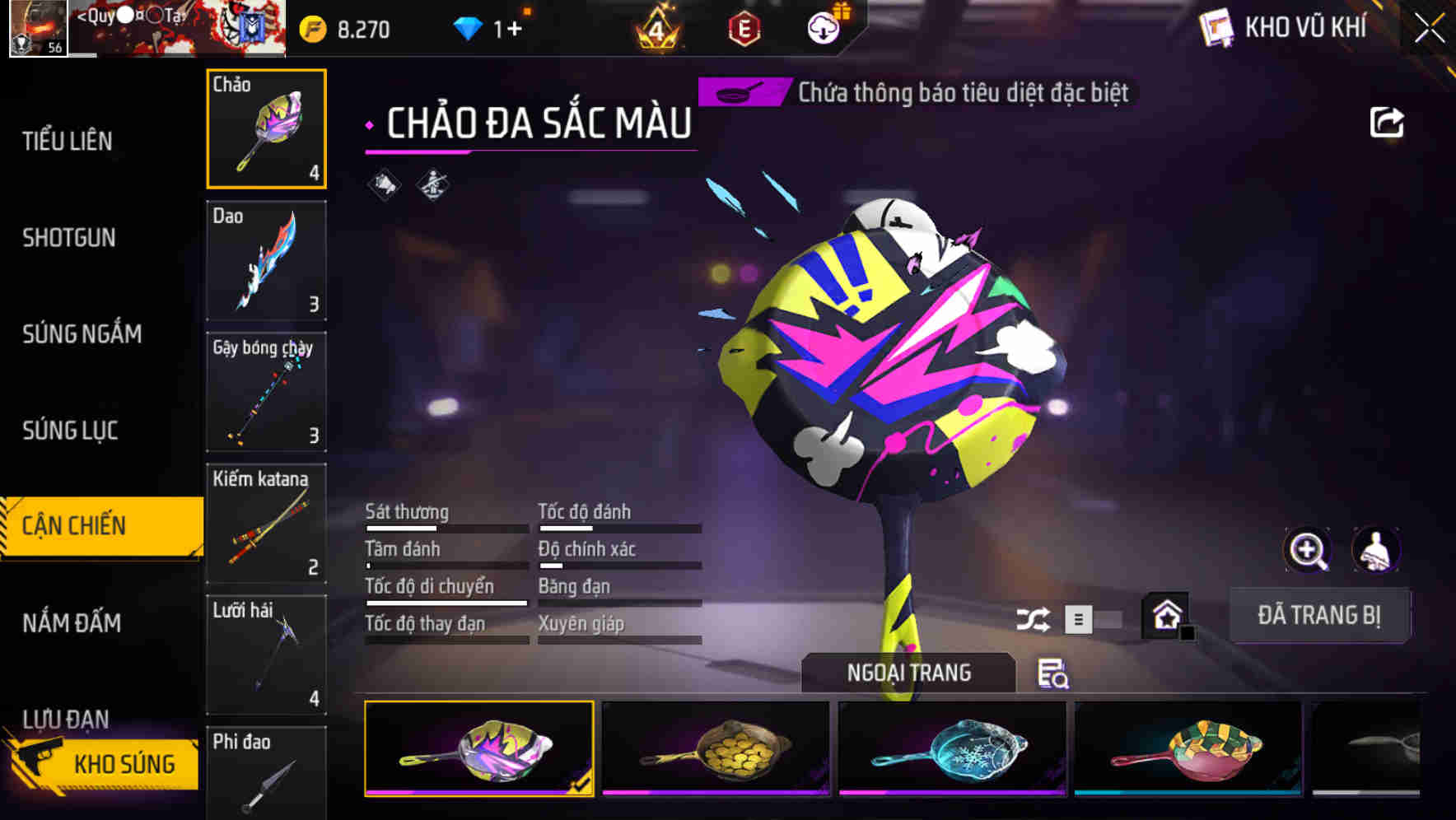Select the Dao weapon entry
The height and width of the screenshot is (820, 1456).
[x=265, y=260]
